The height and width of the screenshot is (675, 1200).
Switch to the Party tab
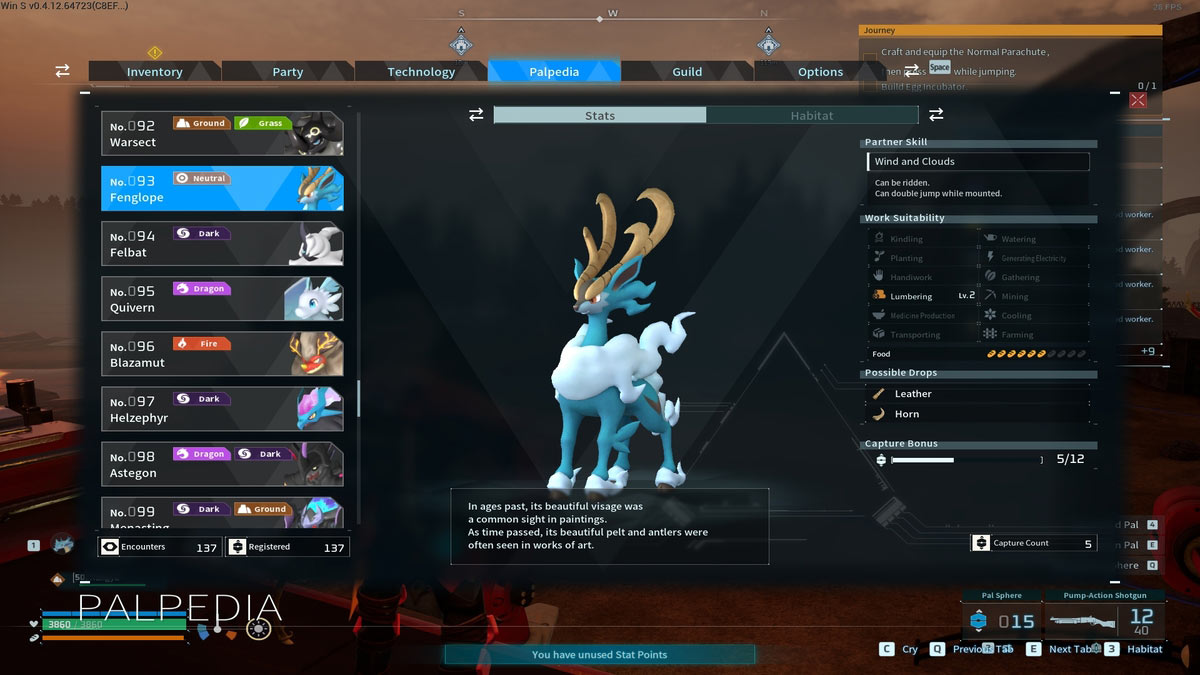coord(287,72)
